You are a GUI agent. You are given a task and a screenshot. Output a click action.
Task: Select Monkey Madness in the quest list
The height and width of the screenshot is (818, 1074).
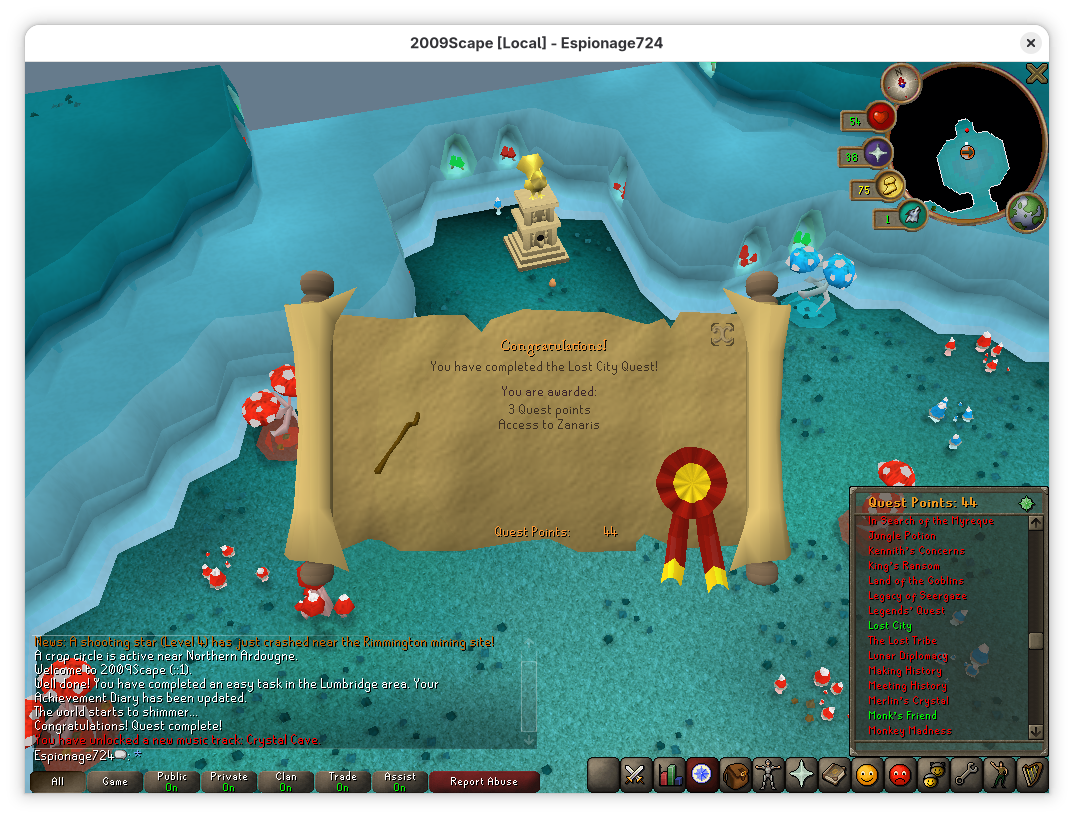(910, 731)
